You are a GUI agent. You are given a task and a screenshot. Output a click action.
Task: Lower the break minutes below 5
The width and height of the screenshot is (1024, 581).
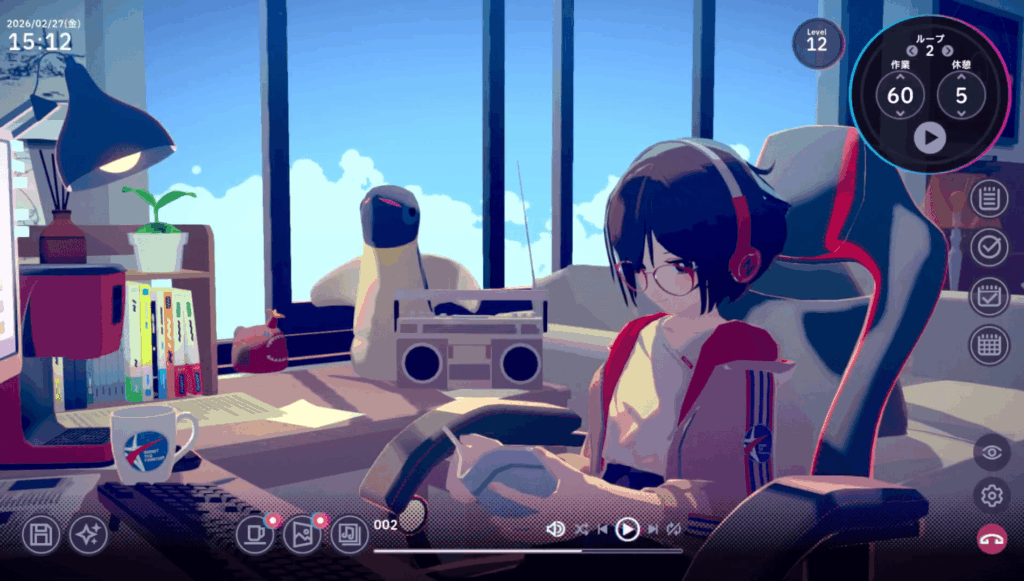(961, 115)
